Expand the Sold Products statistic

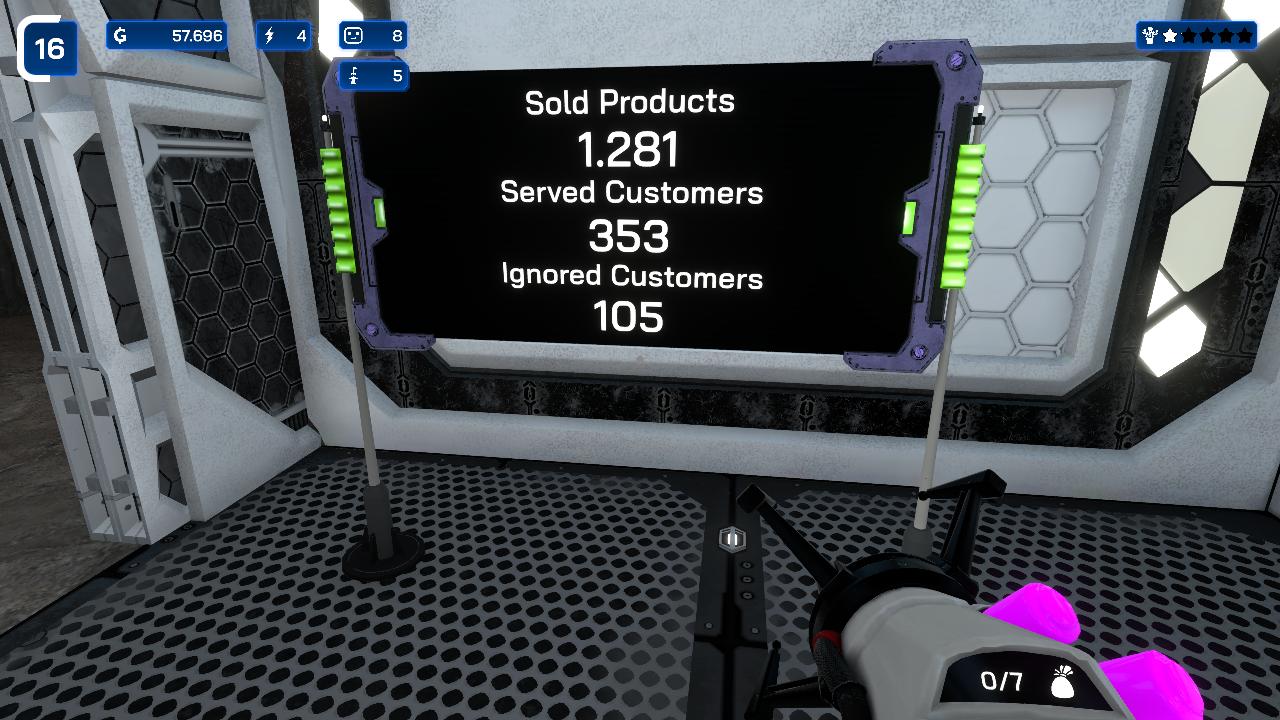pyautogui.click(x=628, y=100)
